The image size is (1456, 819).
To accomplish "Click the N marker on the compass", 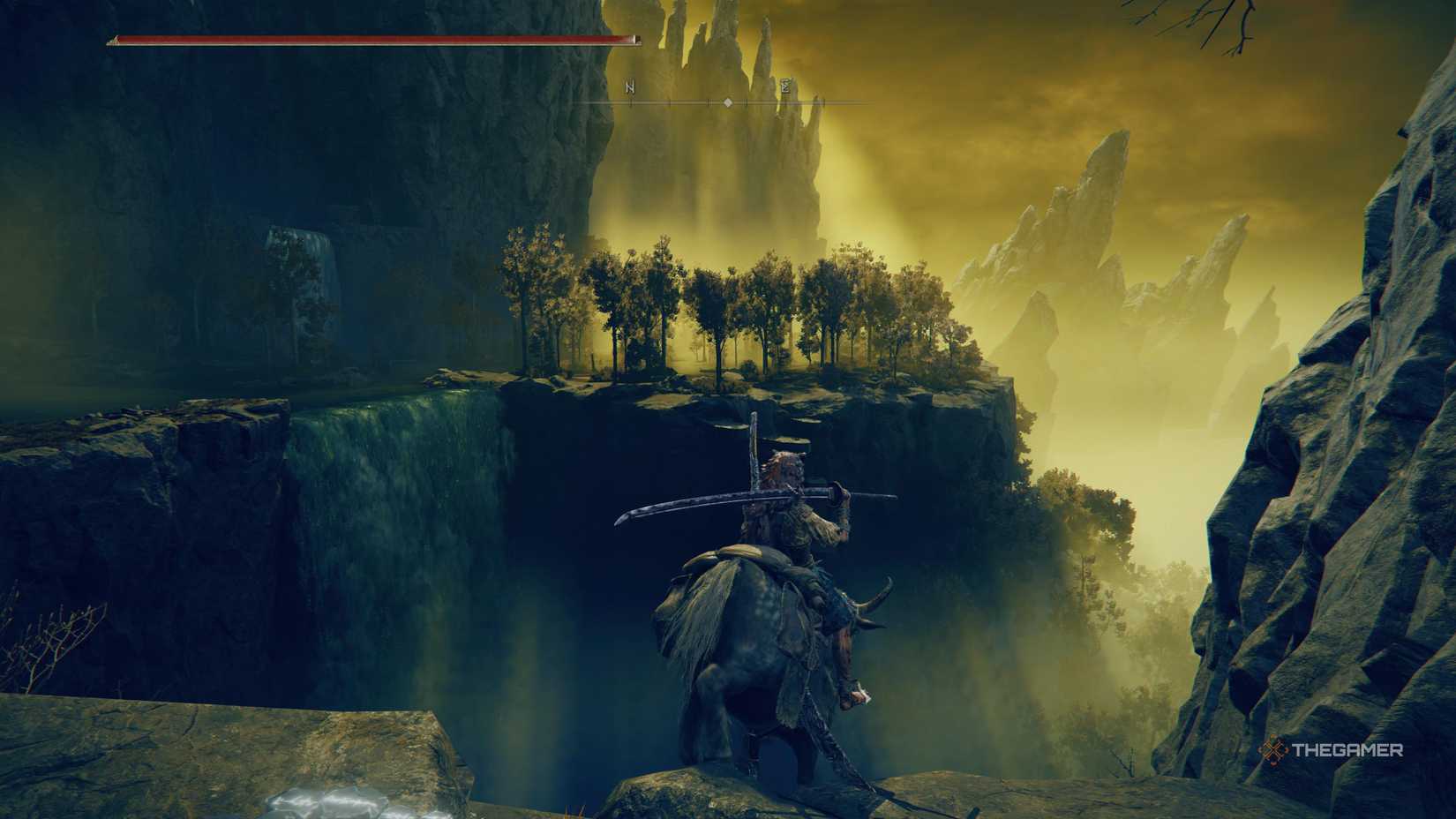I will point(630,87).
